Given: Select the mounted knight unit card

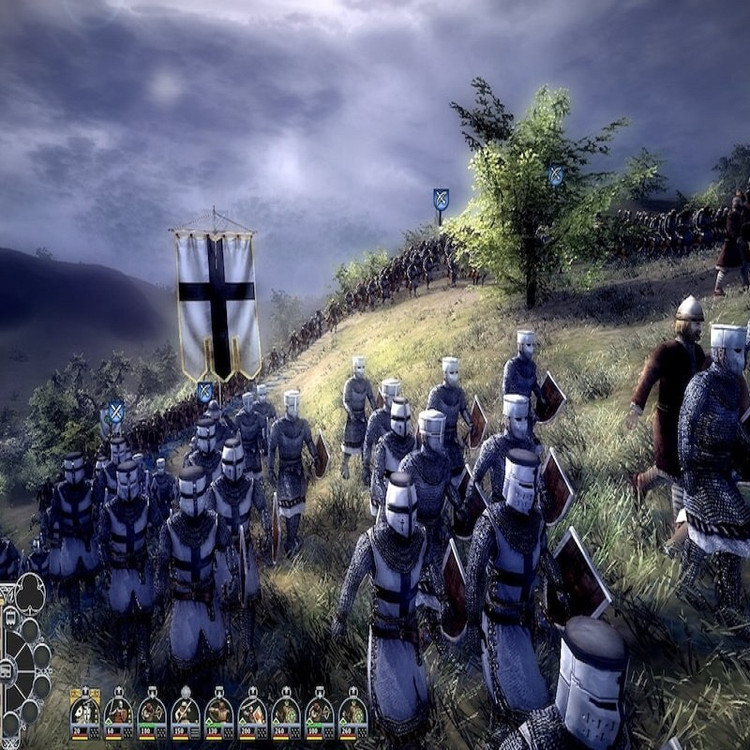Looking at the screenshot, I should [x=85, y=713].
